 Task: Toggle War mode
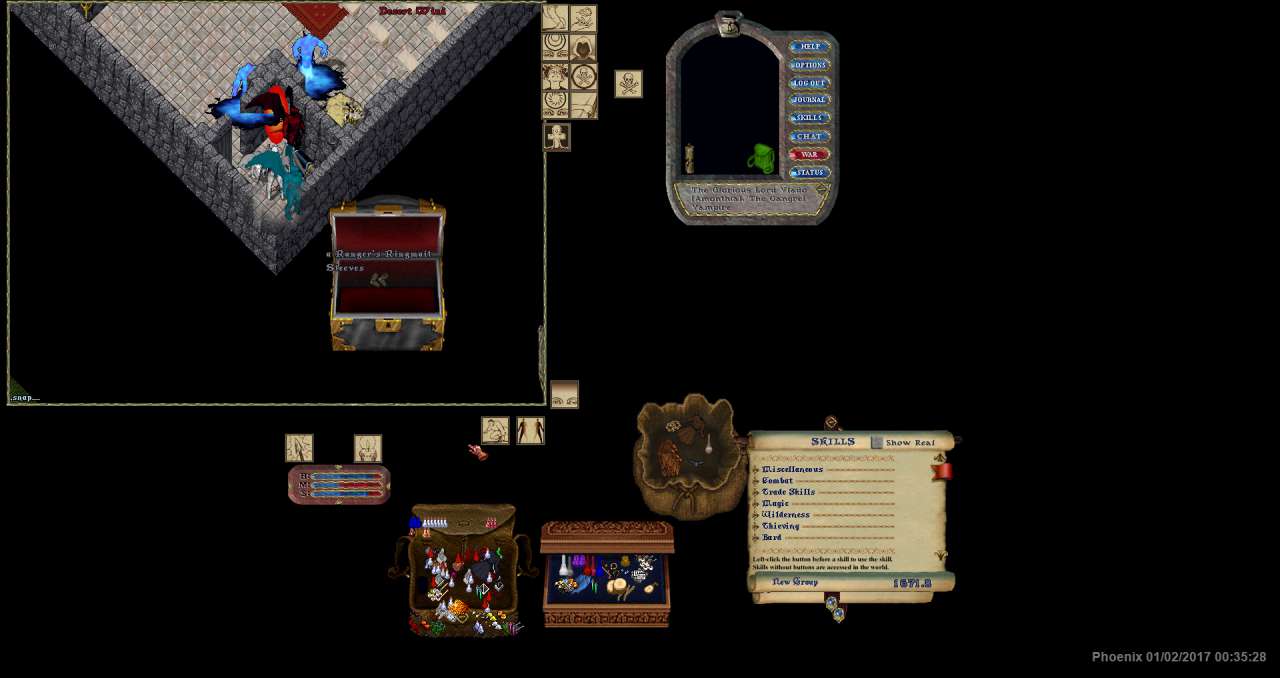809,155
